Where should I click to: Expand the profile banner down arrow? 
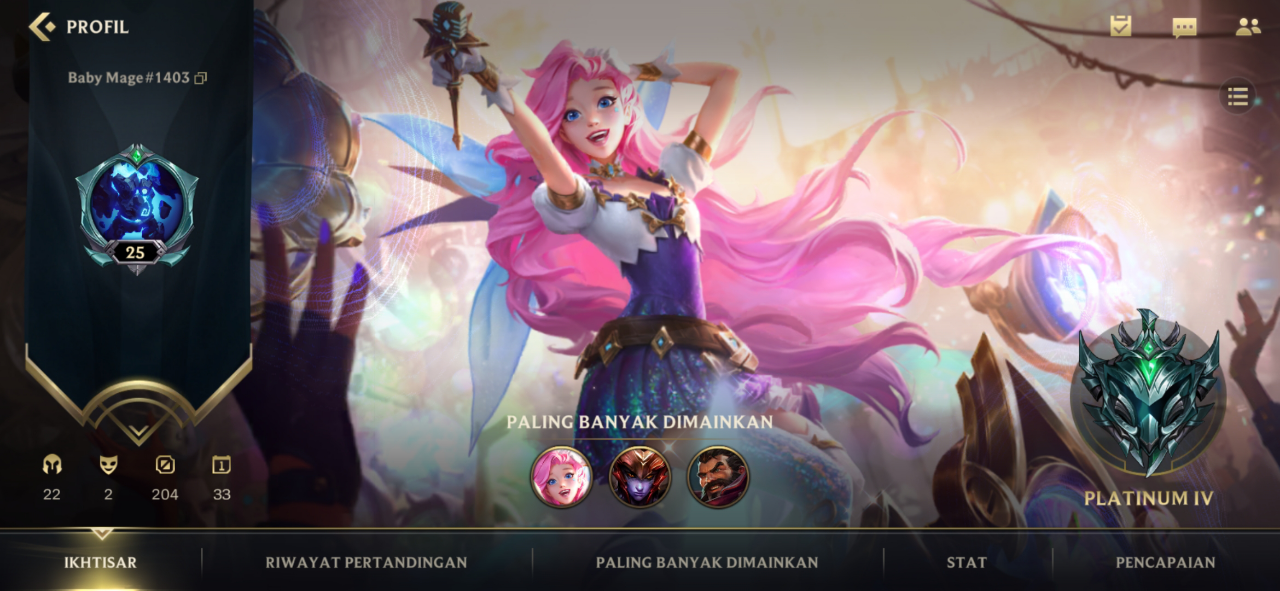click(138, 431)
